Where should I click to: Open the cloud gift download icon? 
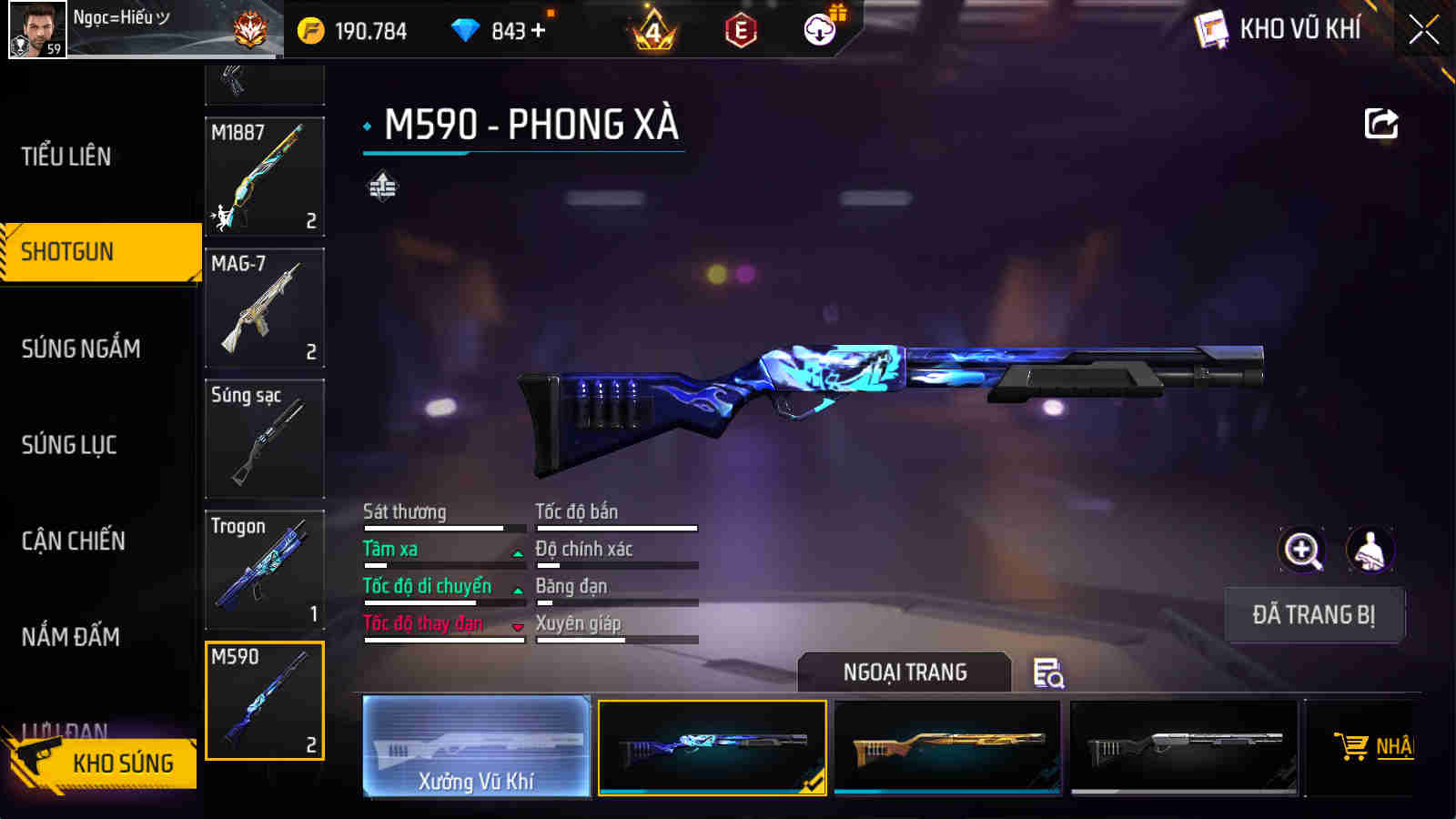(x=818, y=28)
